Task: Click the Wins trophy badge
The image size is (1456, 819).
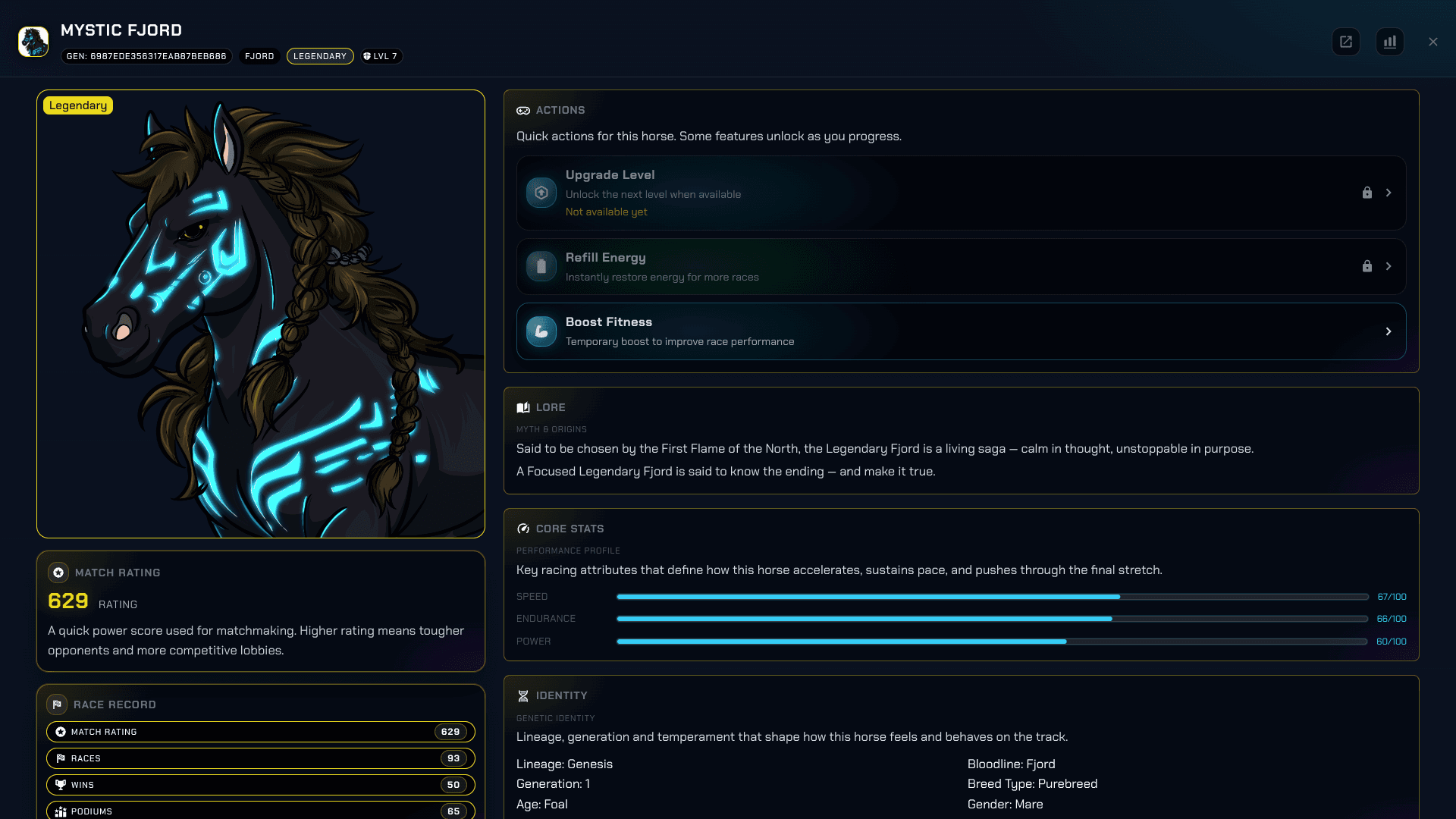Action: (x=61, y=785)
